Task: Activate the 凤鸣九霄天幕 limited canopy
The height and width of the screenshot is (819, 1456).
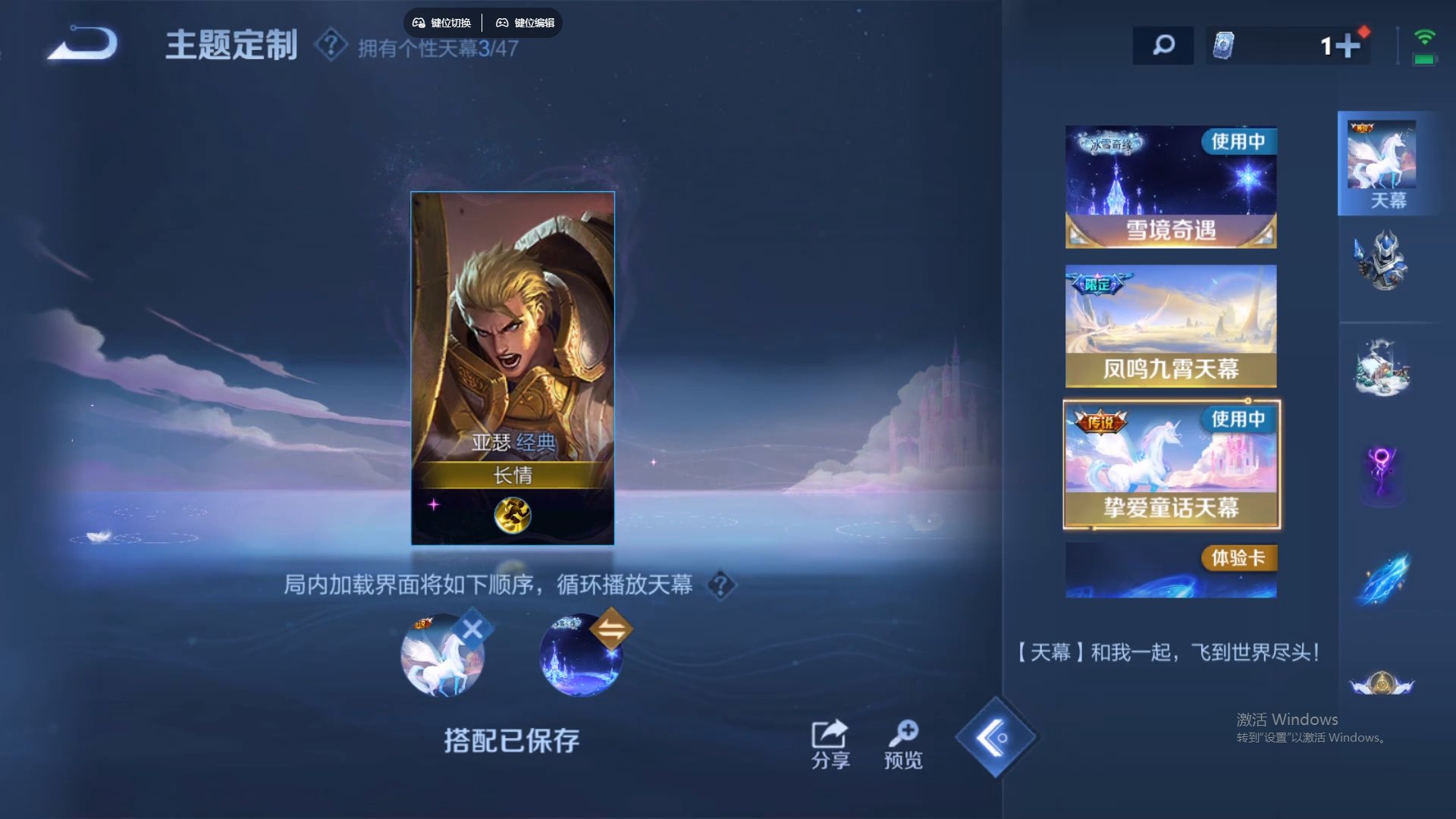Action: click(x=1170, y=326)
